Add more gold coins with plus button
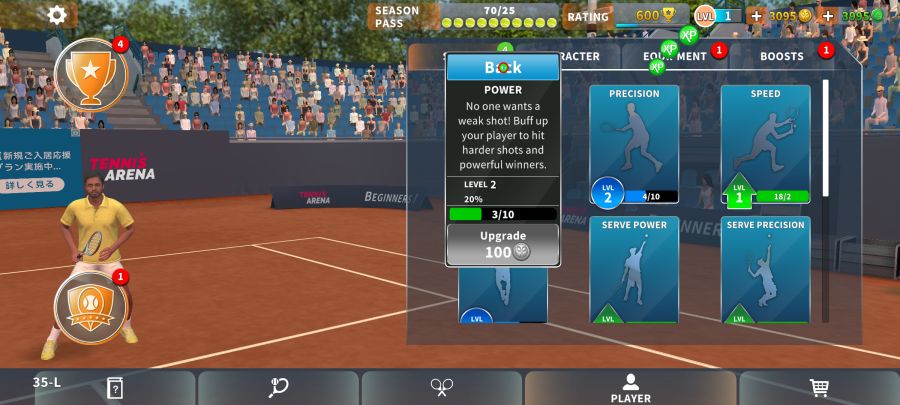 [756, 16]
